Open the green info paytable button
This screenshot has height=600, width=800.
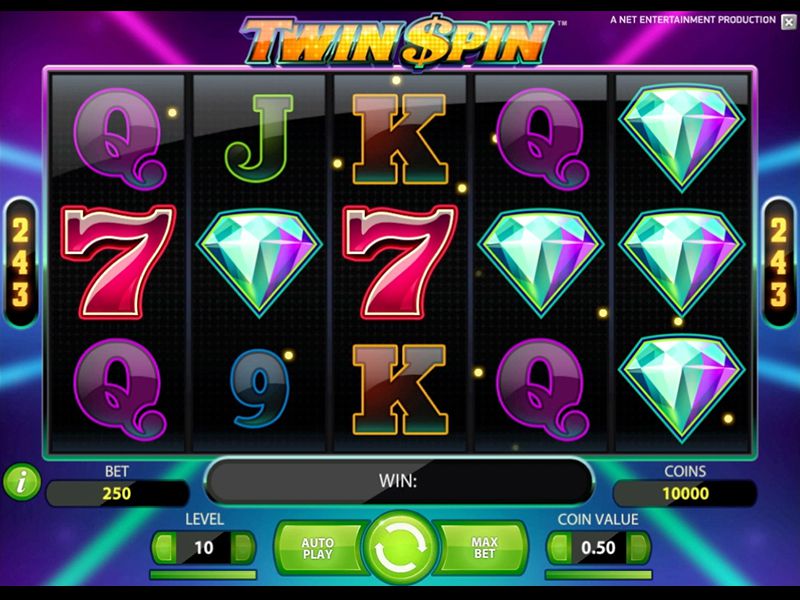pos(22,483)
